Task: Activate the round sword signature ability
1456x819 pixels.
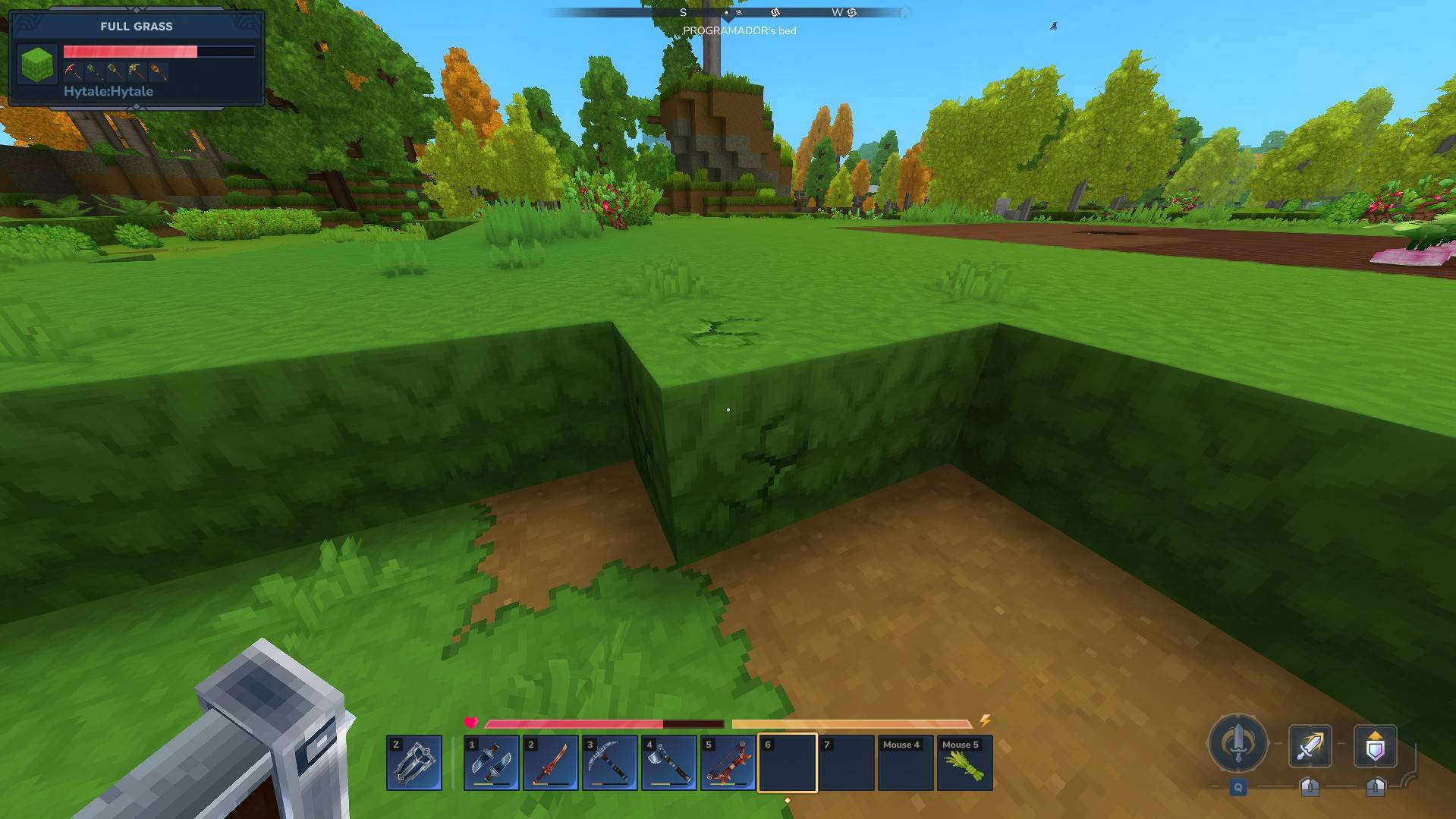Action: tap(1238, 743)
